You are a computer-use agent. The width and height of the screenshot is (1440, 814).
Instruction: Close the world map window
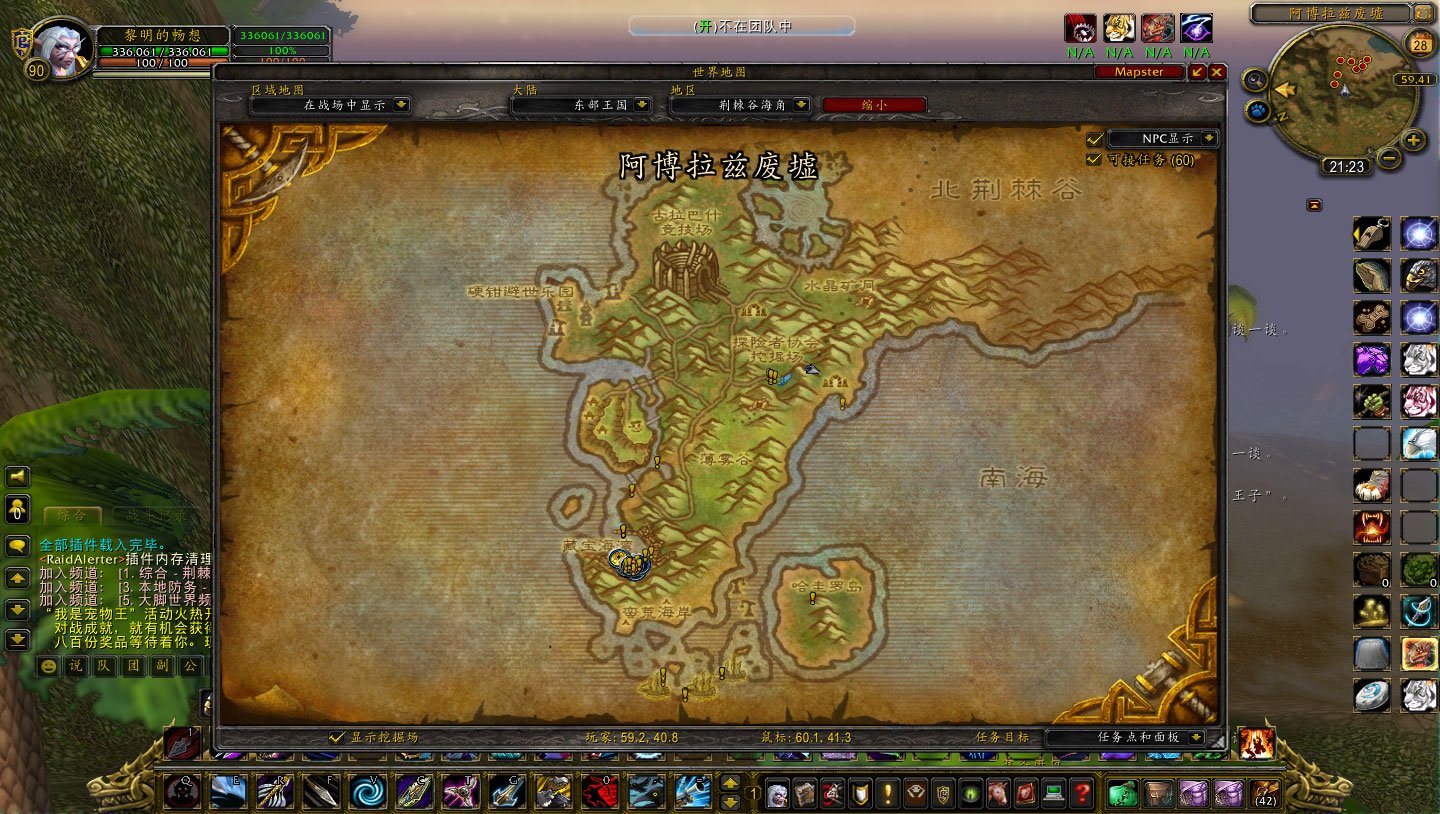pyautogui.click(x=1217, y=72)
